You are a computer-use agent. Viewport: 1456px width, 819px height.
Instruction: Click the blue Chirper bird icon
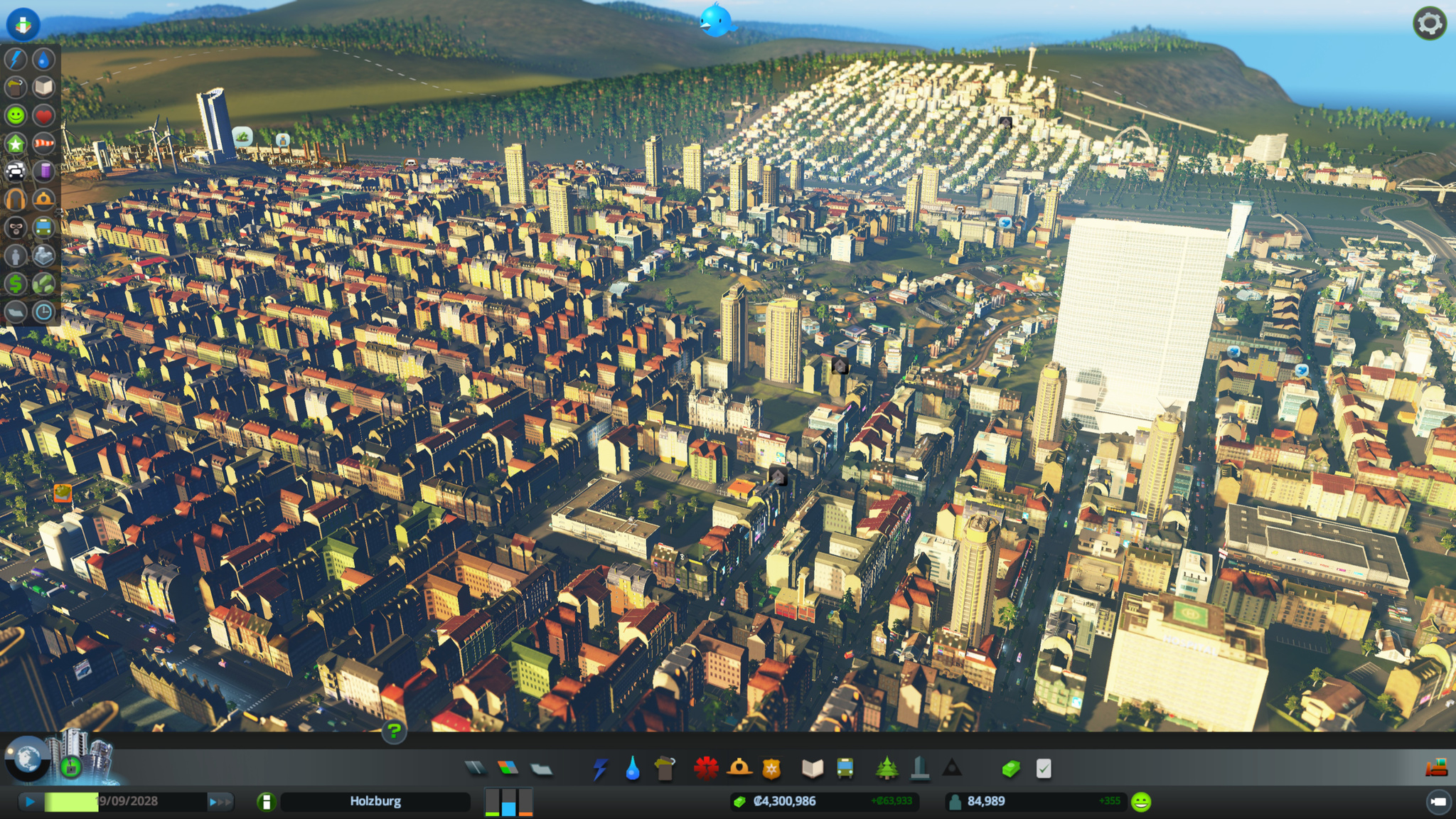tap(715, 20)
